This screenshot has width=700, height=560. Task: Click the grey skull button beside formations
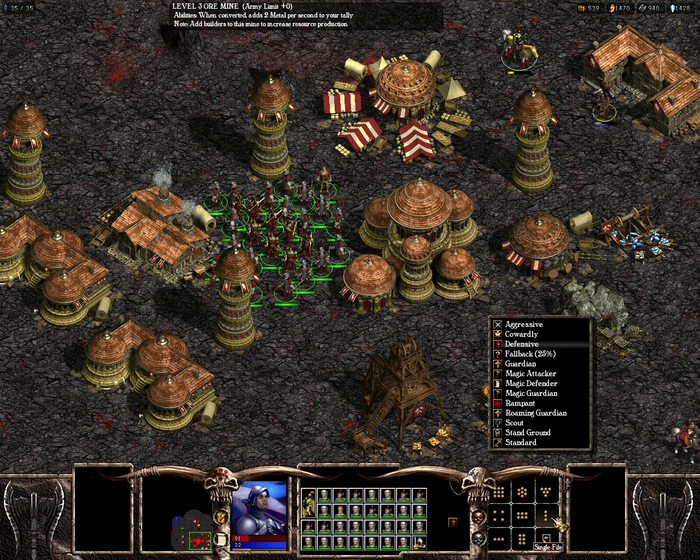click(x=478, y=538)
